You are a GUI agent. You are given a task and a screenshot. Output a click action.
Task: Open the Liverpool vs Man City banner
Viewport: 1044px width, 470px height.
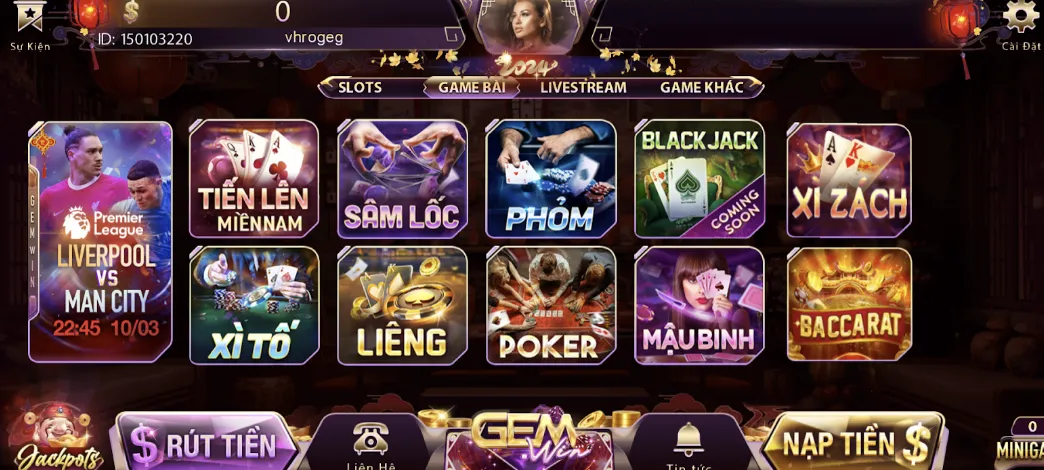[x=100, y=240]
